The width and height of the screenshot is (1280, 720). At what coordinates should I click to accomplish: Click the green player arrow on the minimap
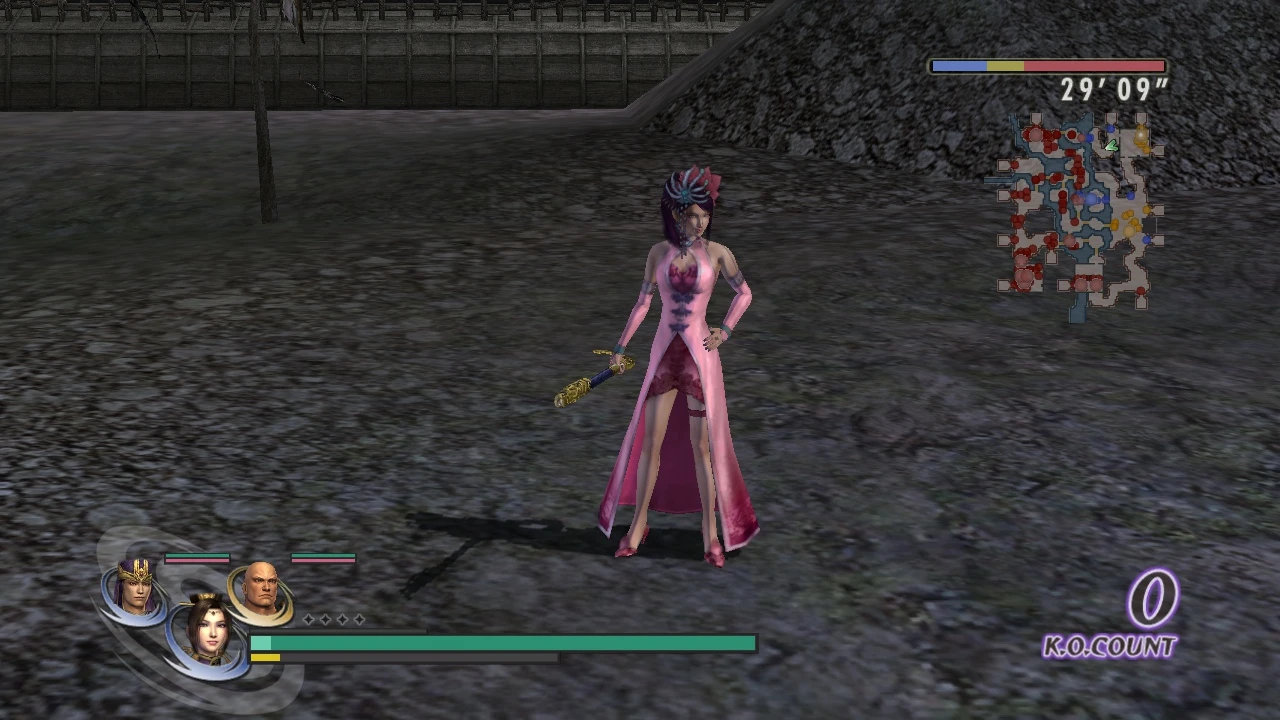pyautogui.click(x=1111, y=146)
